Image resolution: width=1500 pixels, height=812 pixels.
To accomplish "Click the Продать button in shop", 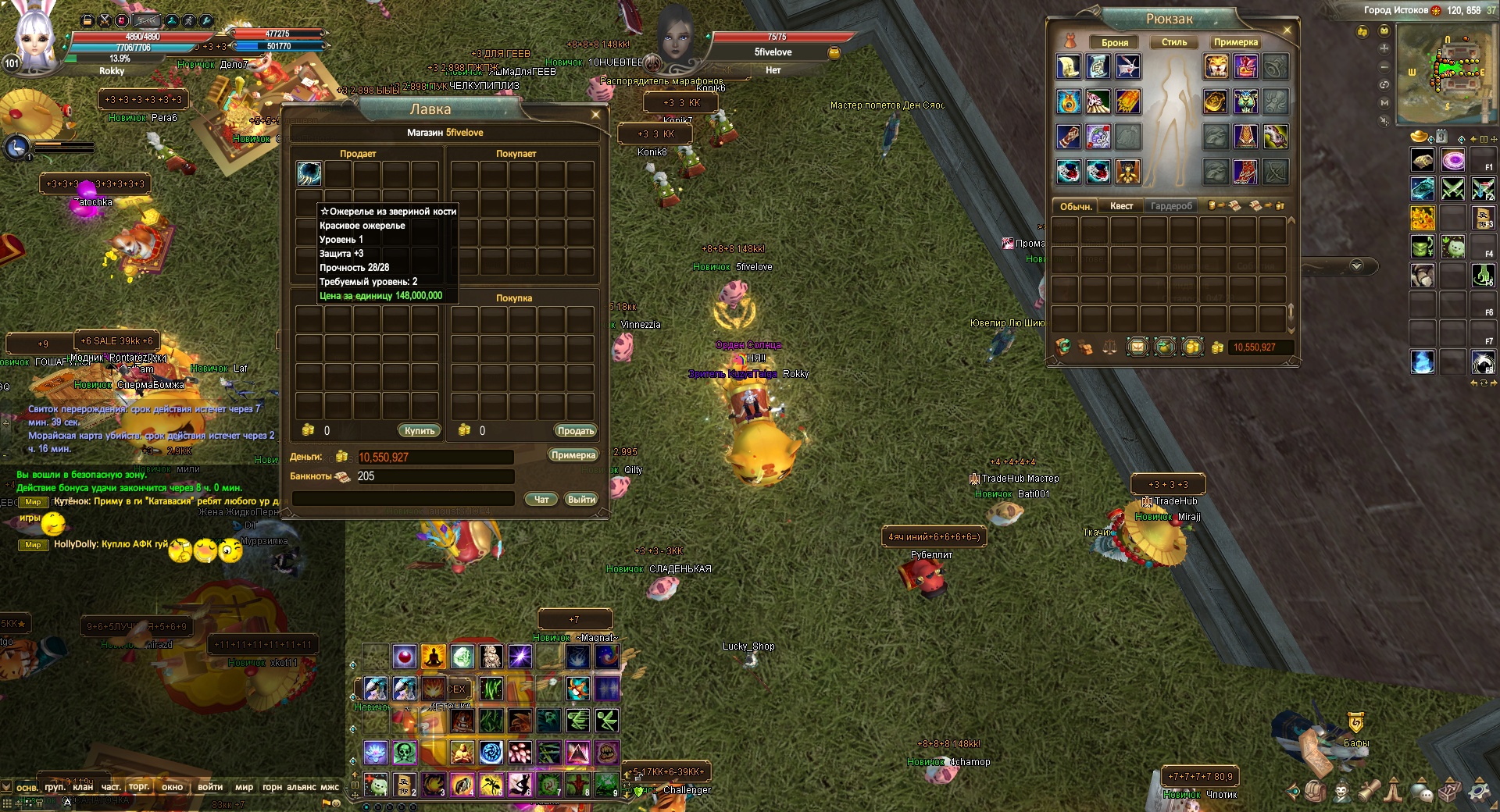I will 576,431.
